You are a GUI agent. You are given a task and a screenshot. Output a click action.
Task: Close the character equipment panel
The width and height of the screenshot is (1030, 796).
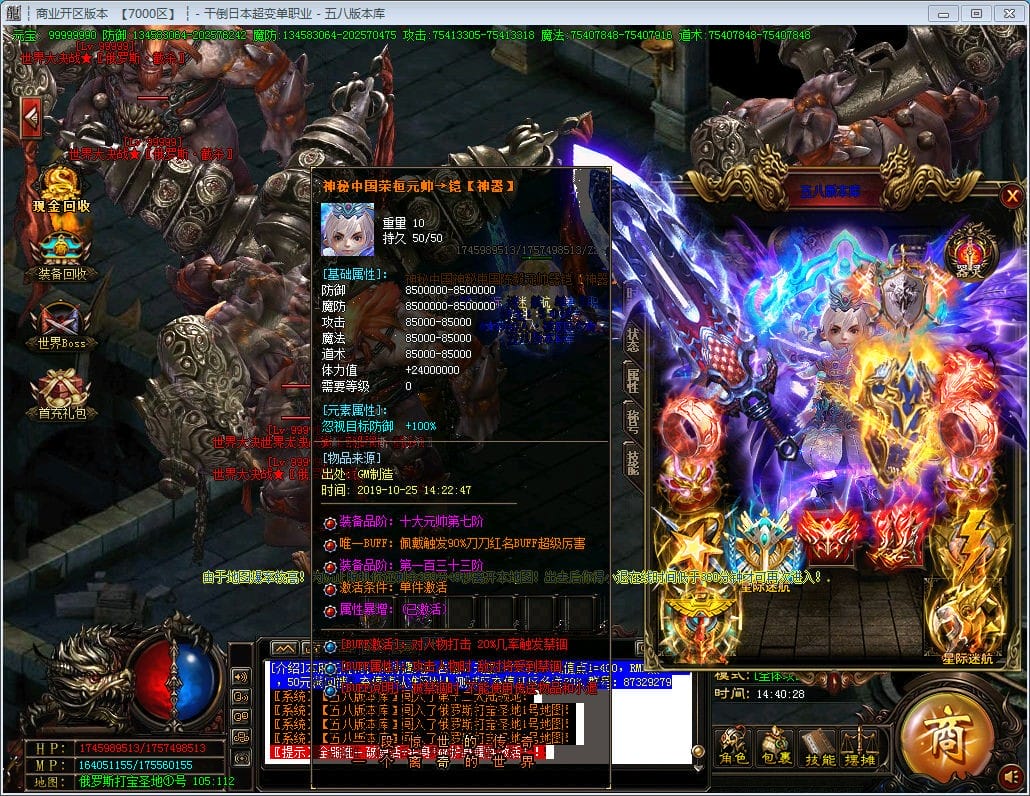tap(1011, 196)
